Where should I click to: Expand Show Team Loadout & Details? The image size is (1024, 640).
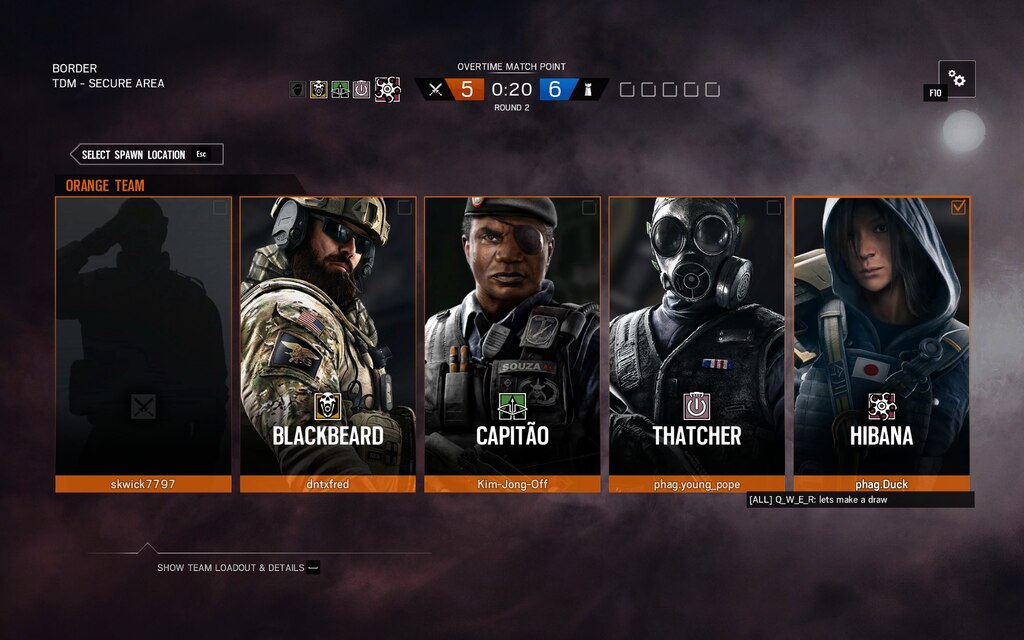[231, 567]
